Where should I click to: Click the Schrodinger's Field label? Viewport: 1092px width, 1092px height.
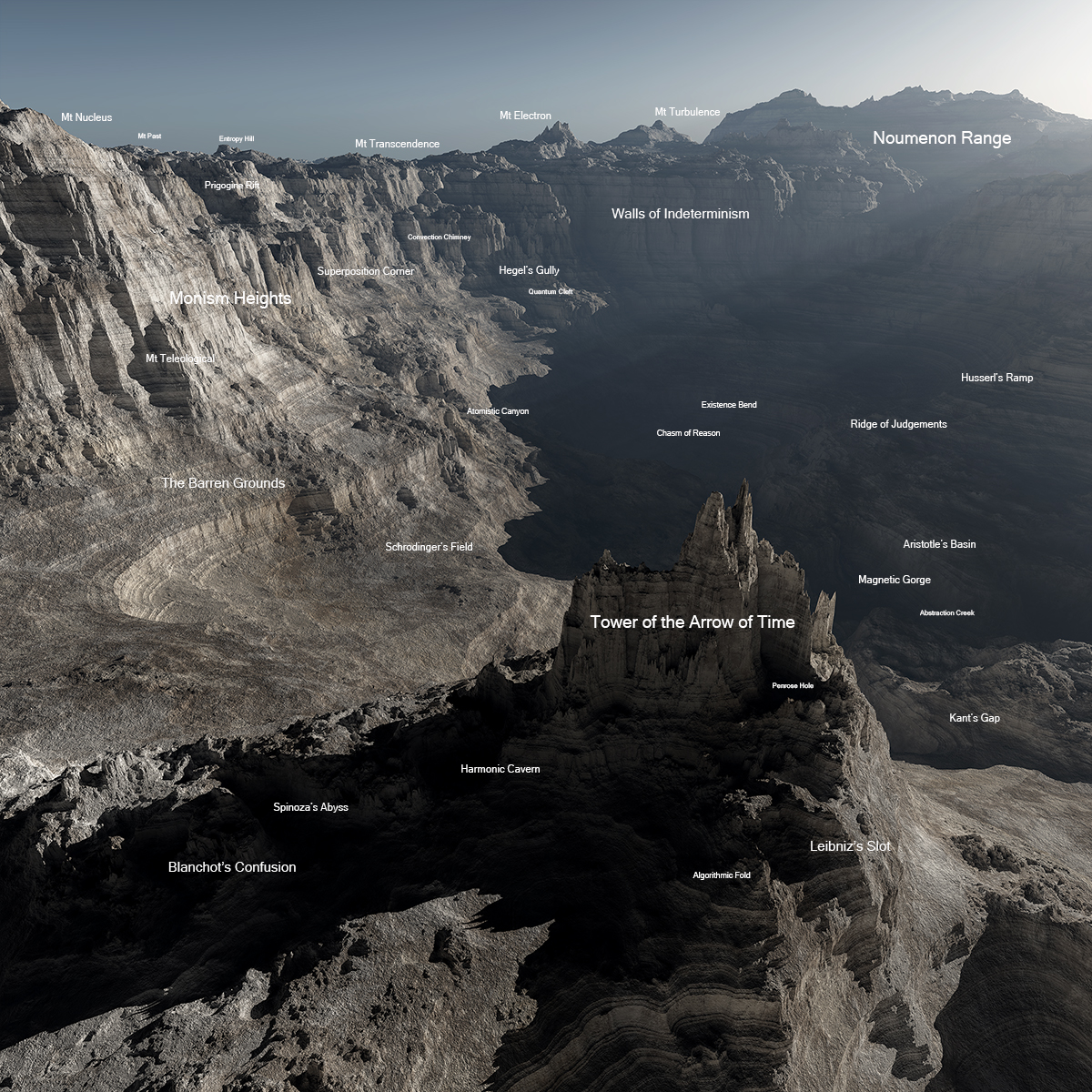pyautogui.click(x=429, y=547)
